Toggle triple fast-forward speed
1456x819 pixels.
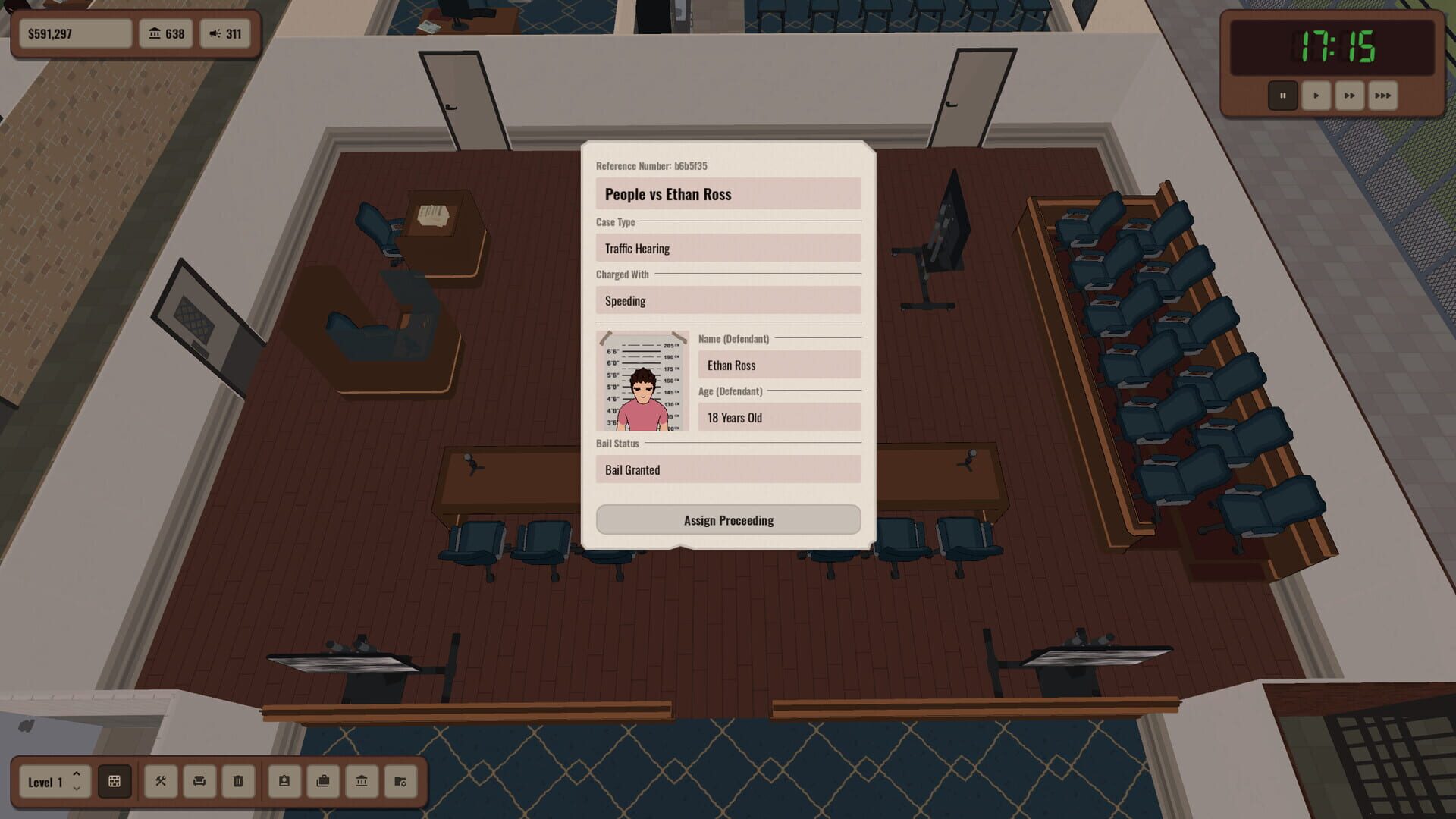click(x=1382, y=96)
